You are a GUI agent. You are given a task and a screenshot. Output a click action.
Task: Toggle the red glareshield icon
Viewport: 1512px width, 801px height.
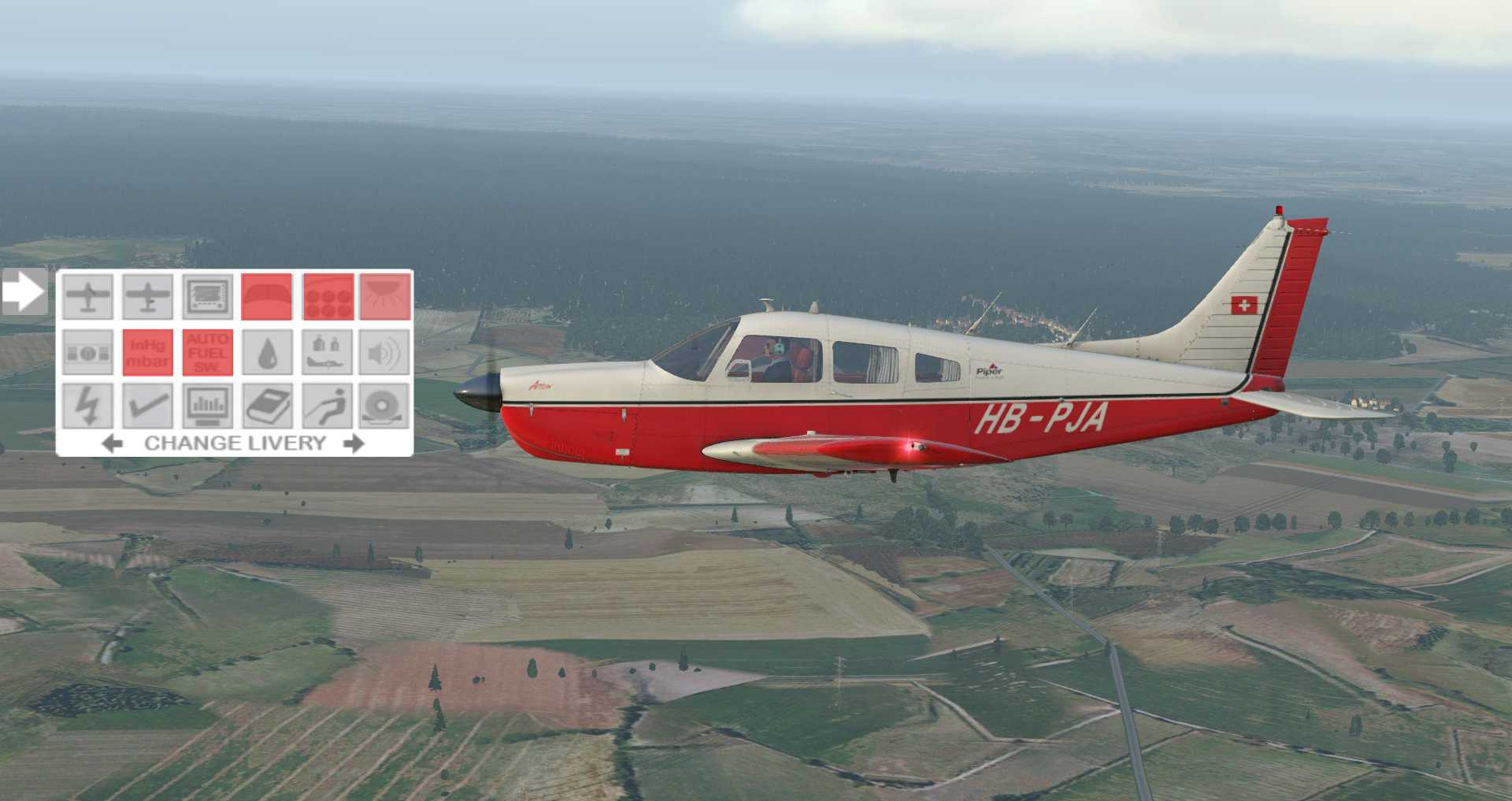tap(267, 297)
